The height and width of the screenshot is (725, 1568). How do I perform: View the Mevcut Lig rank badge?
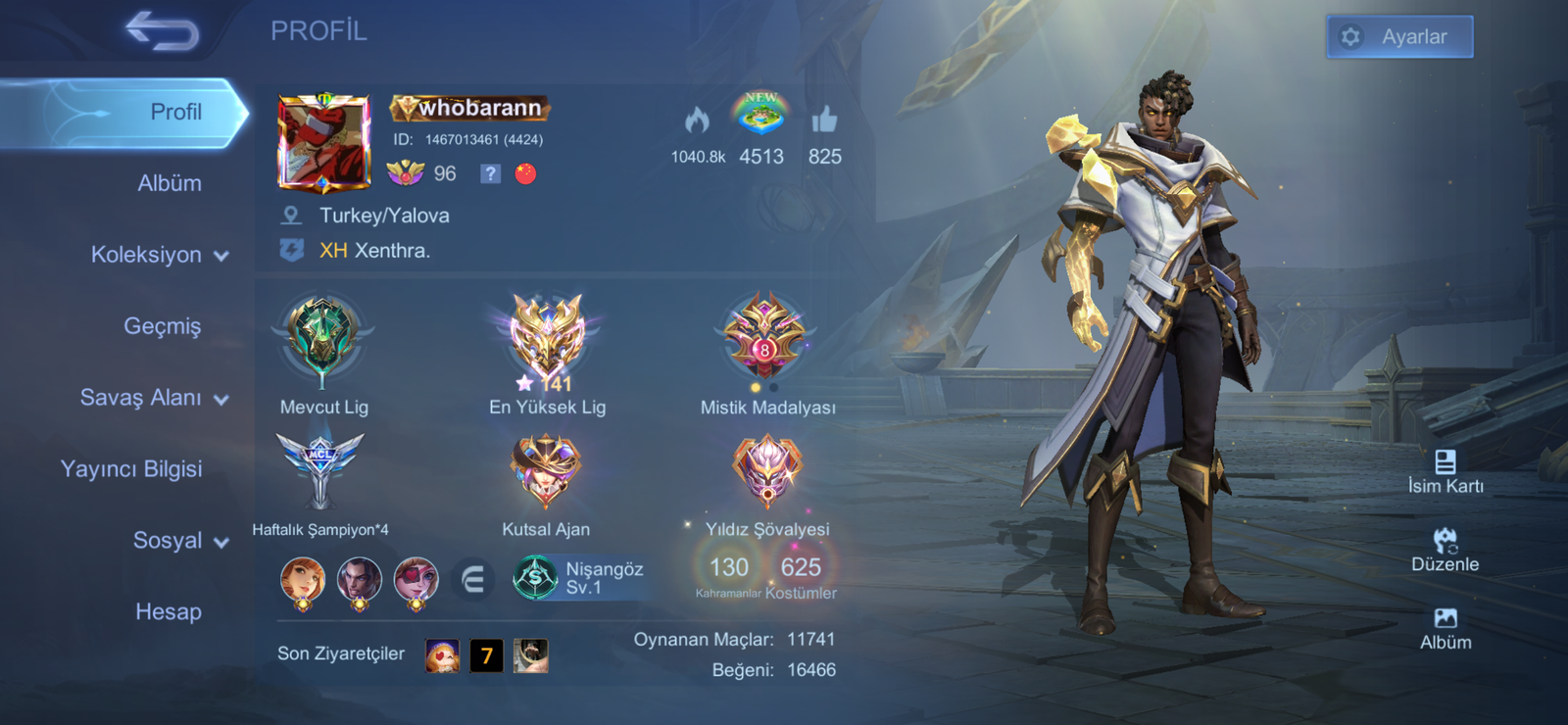322,339
